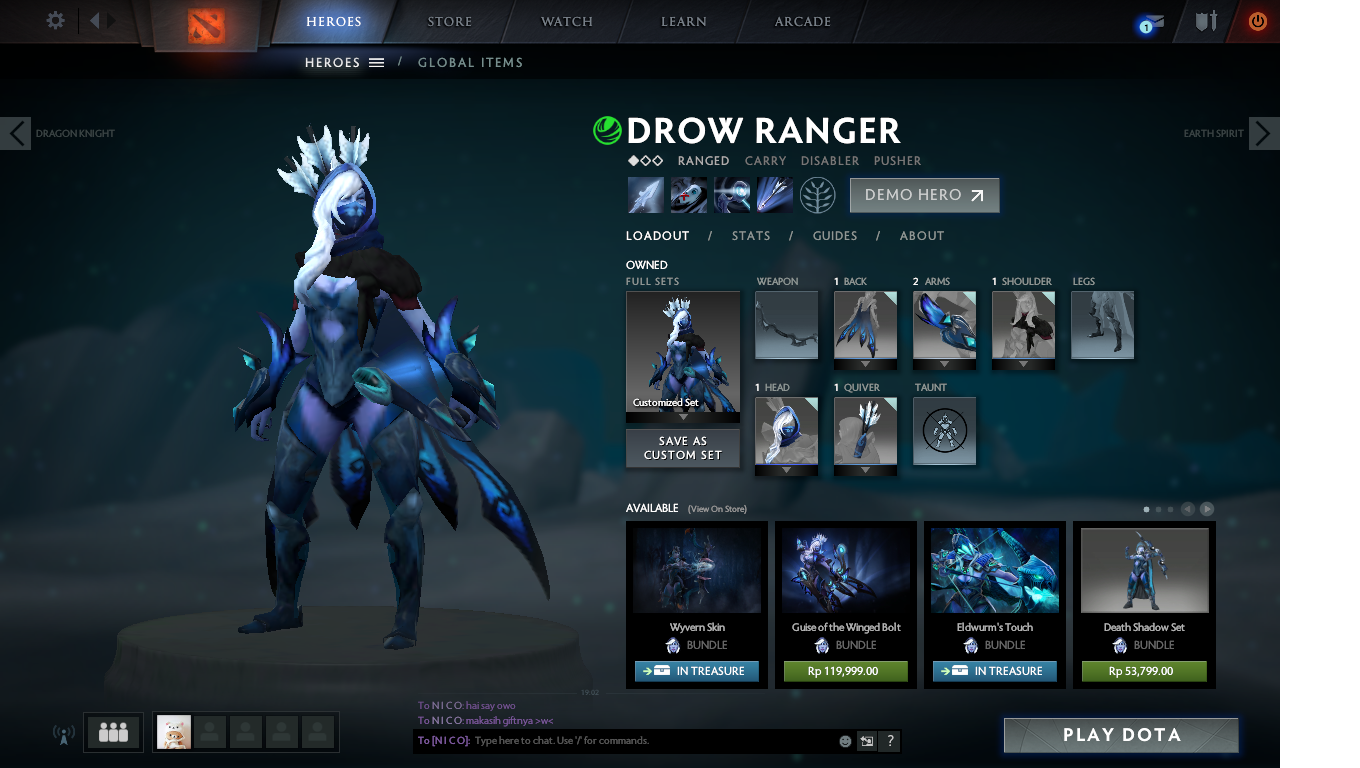The image size is (1360, 768).
Task: Click the settings gear icon
Action: (x=55, y=20)
